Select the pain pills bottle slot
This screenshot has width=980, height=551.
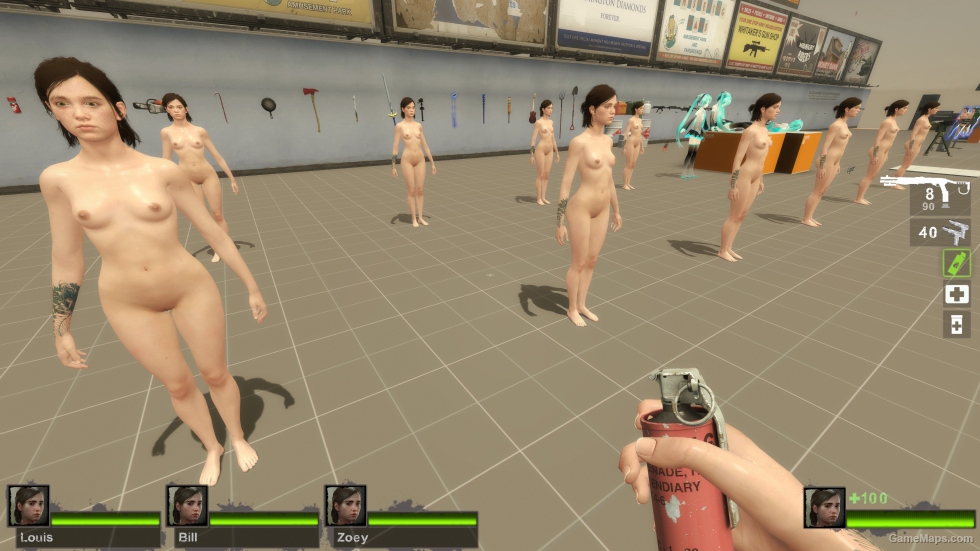coord(956,324)
